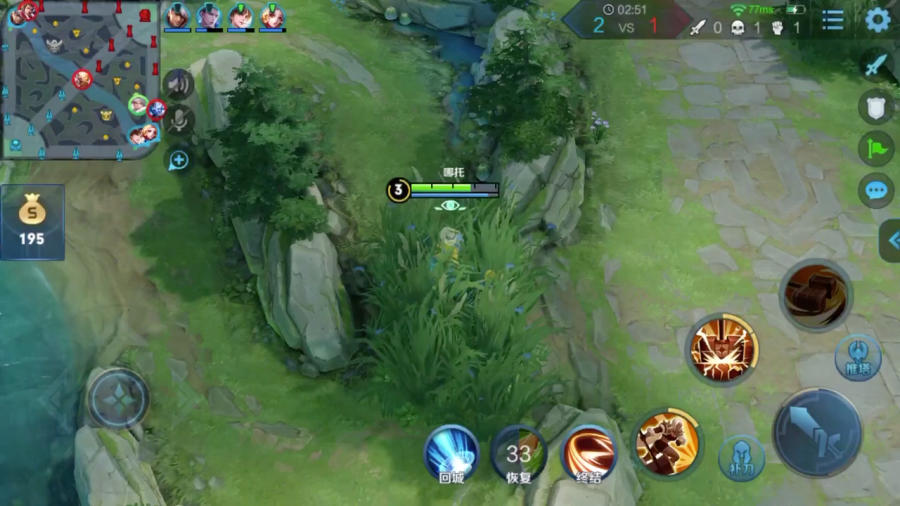Send the shield retreat signal

[876, 107]
